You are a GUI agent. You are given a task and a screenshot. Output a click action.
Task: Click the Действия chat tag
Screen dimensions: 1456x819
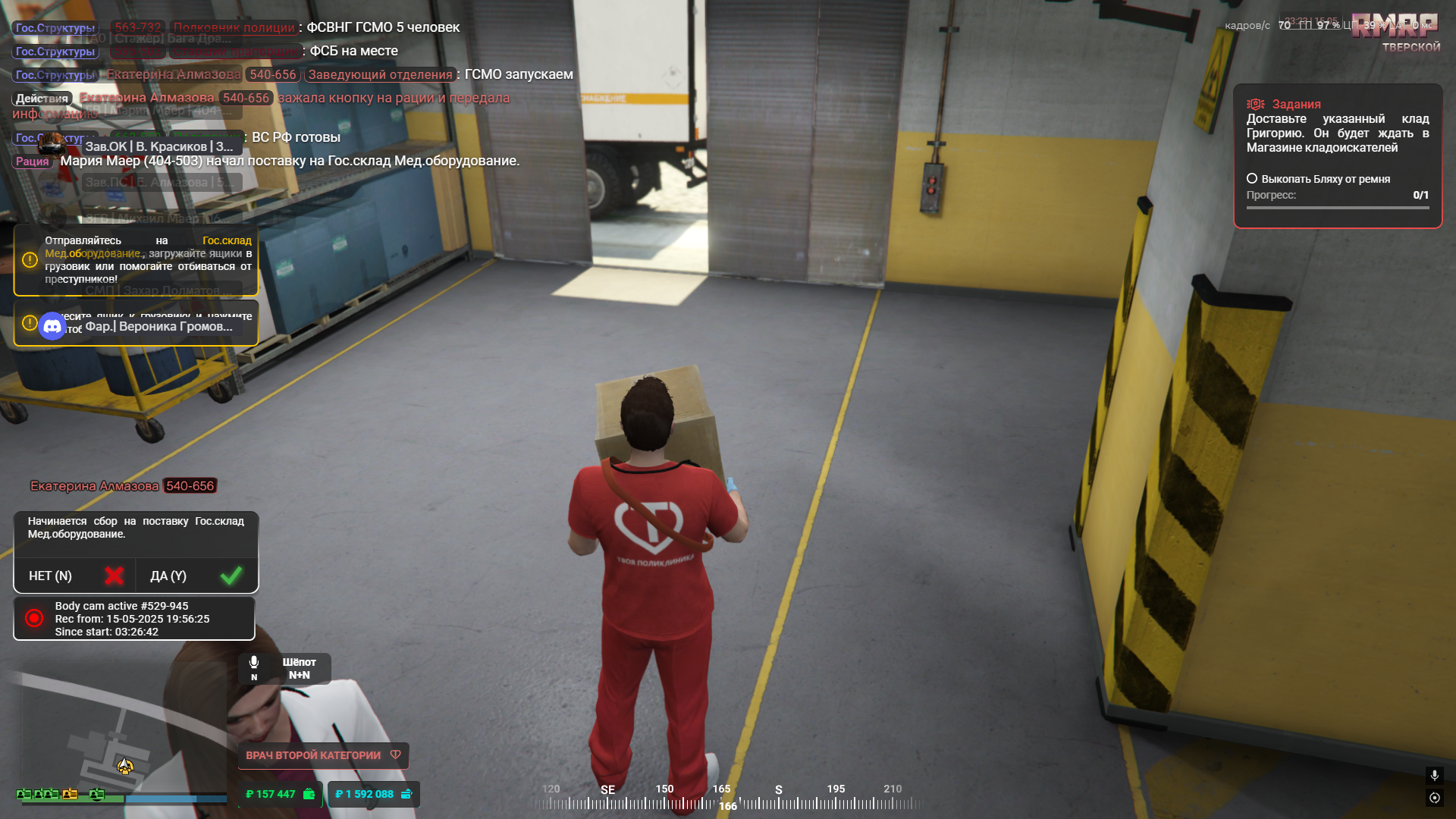tap(42, 99)
